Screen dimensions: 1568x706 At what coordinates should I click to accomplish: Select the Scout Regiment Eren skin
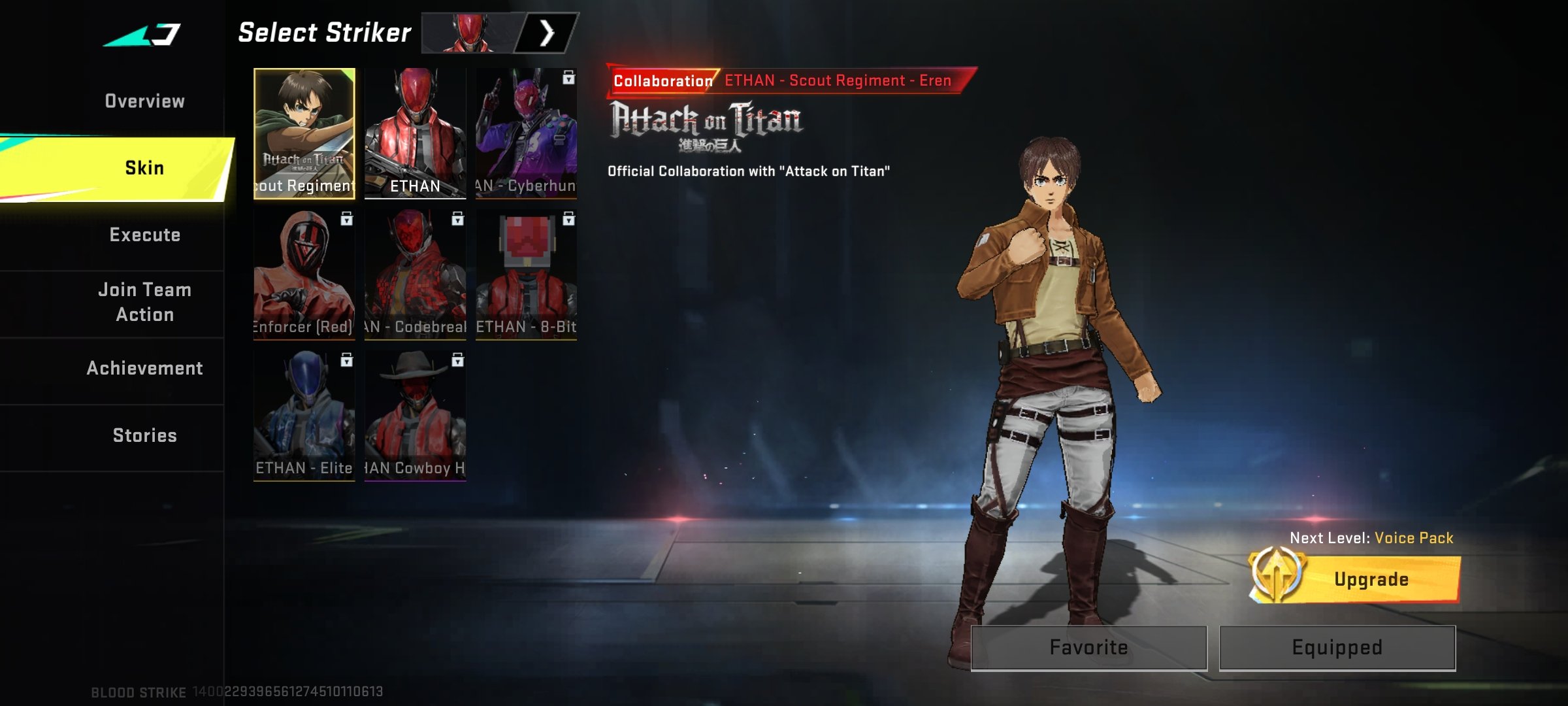[x=304, y=133]
